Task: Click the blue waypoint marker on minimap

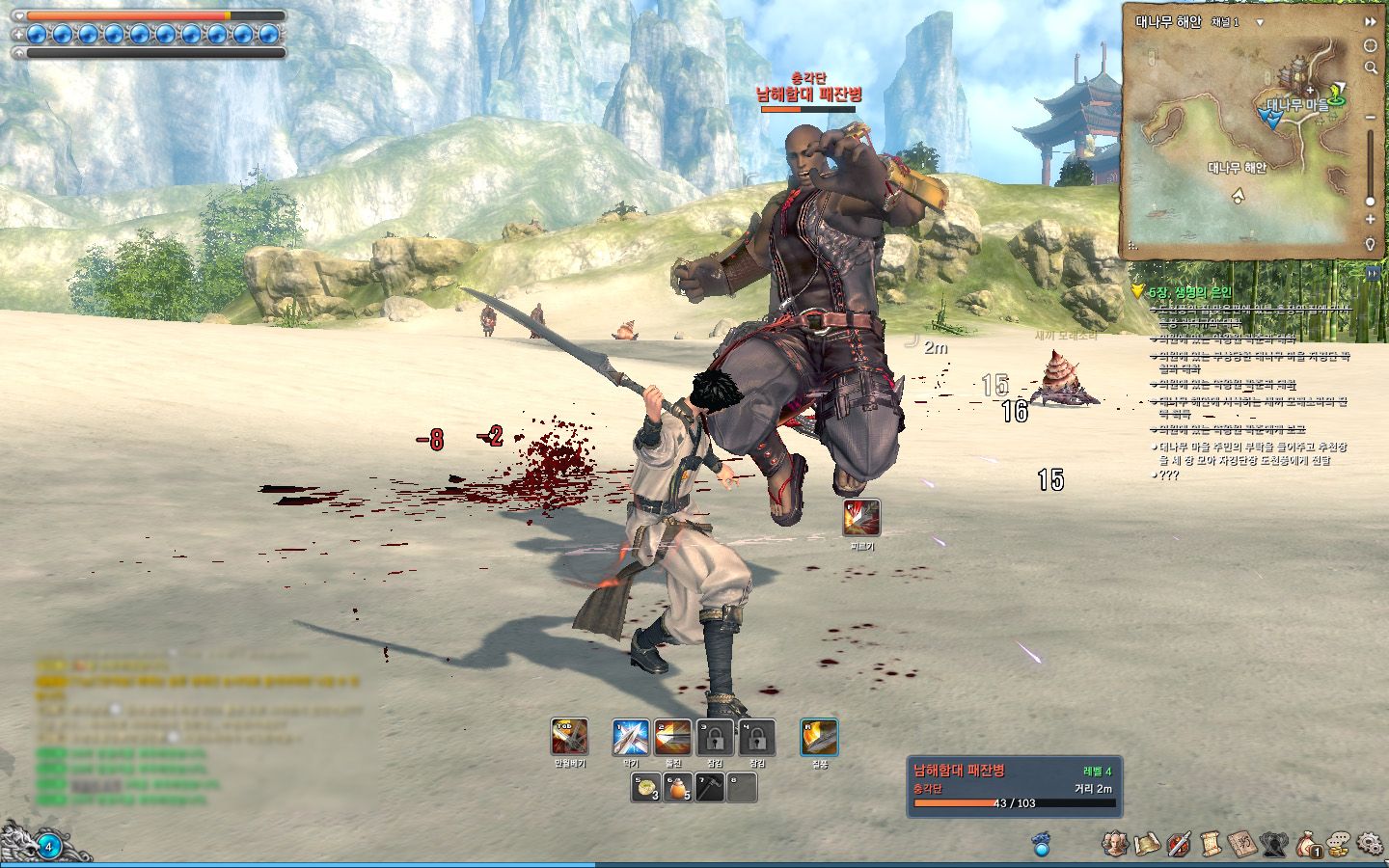Action: (1273, 117)
